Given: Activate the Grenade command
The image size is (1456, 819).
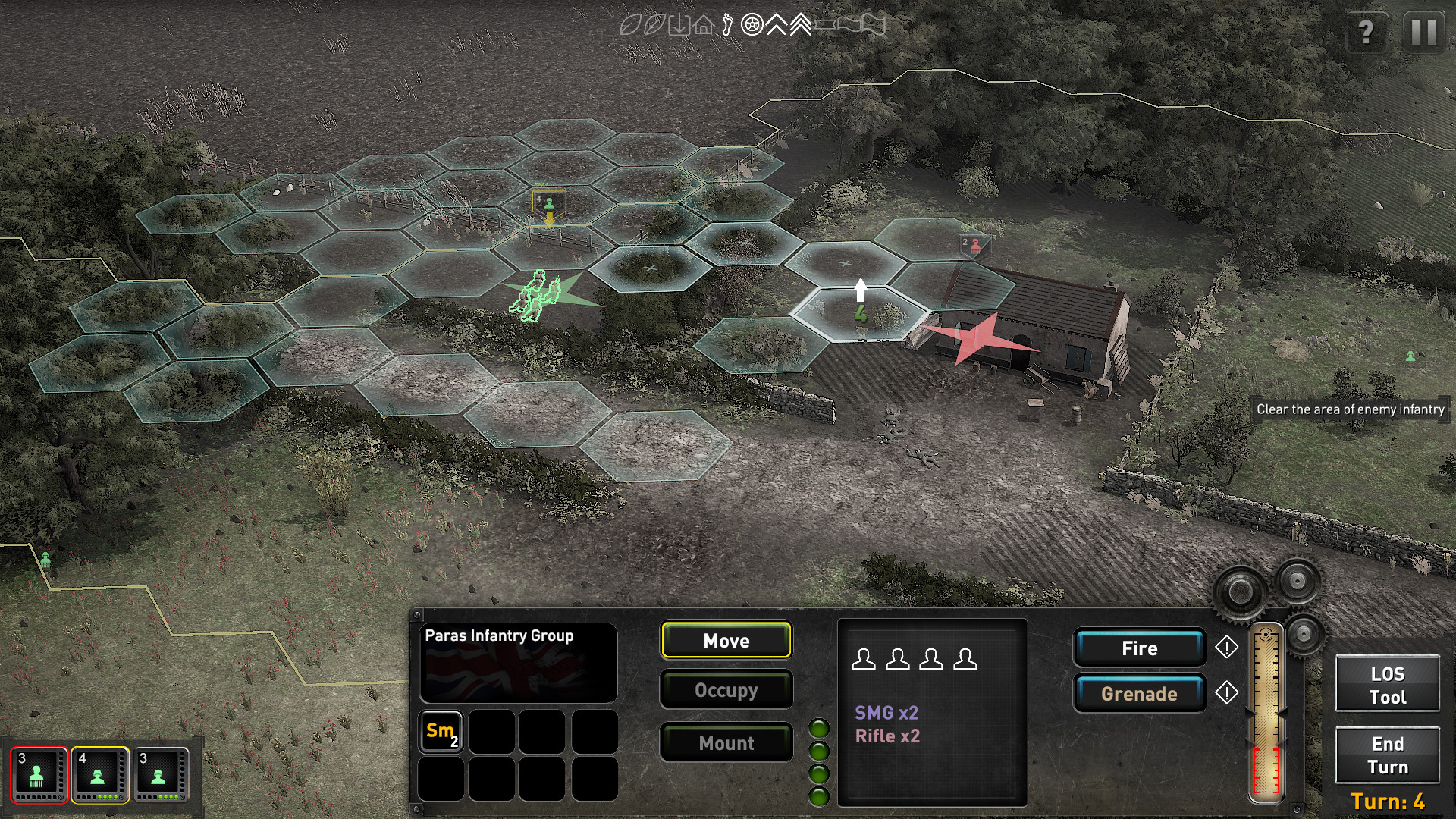Looking at the screenshot, I should pyautogui.click(x=1139, y=692).
